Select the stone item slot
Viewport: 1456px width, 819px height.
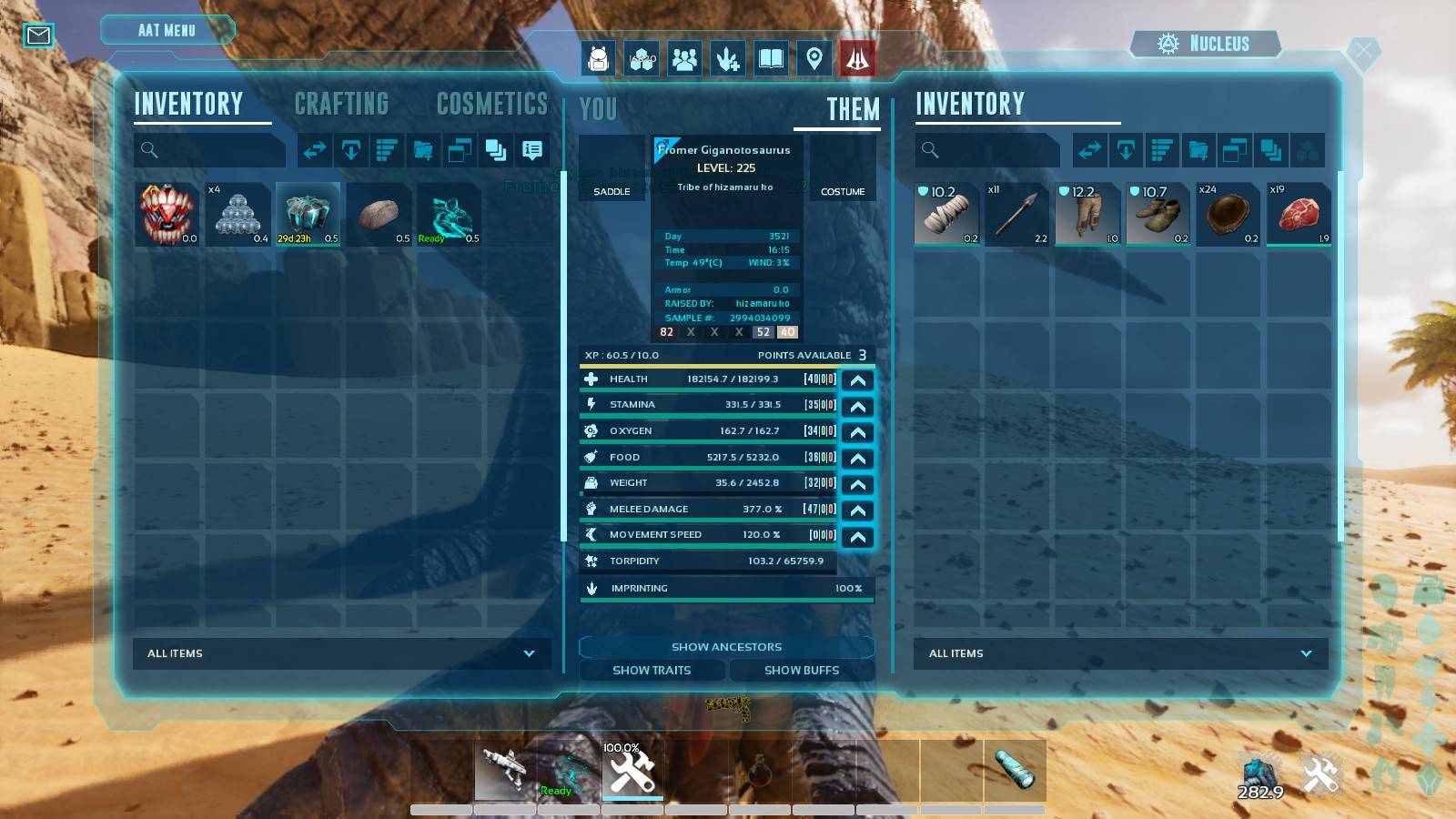tap(379, 215)
